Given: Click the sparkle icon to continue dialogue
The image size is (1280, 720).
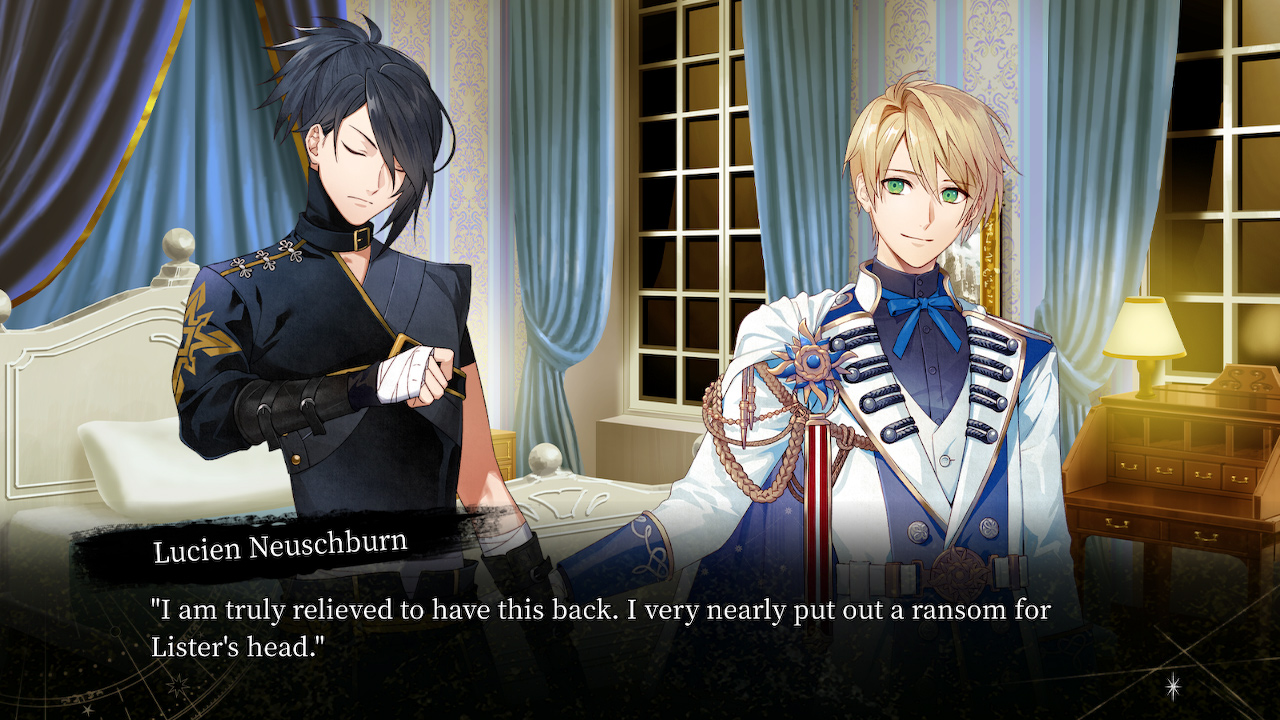Looking at the screenshot, I should tap(1173, 685).
